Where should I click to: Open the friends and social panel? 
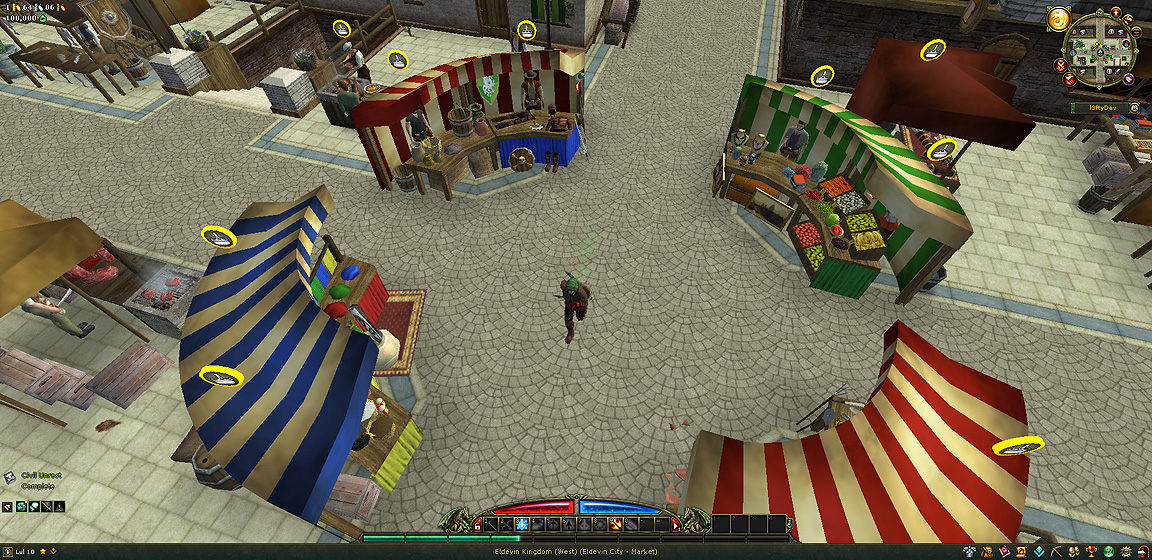(1074, 552)
